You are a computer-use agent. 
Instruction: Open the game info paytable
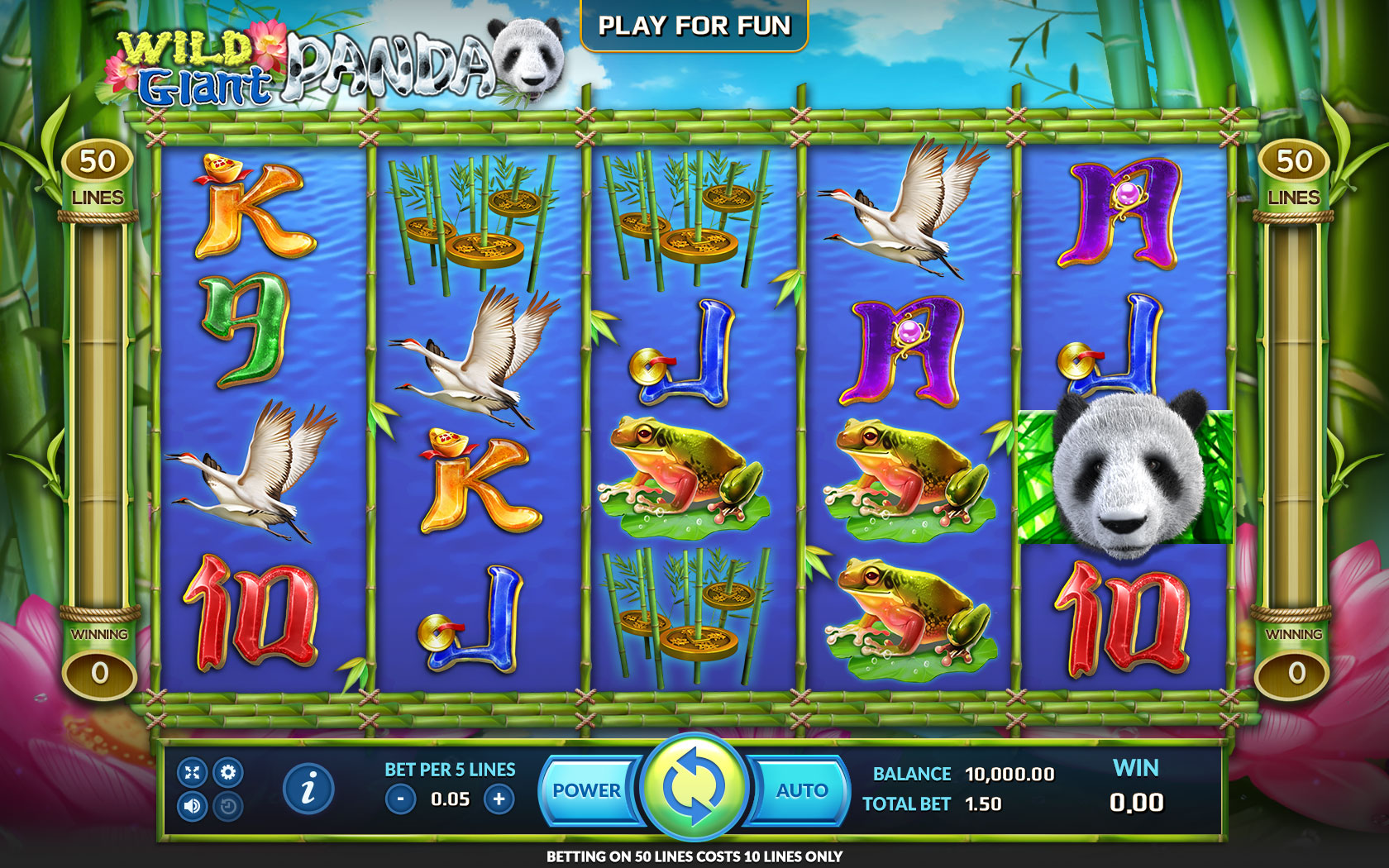(308, 788)
